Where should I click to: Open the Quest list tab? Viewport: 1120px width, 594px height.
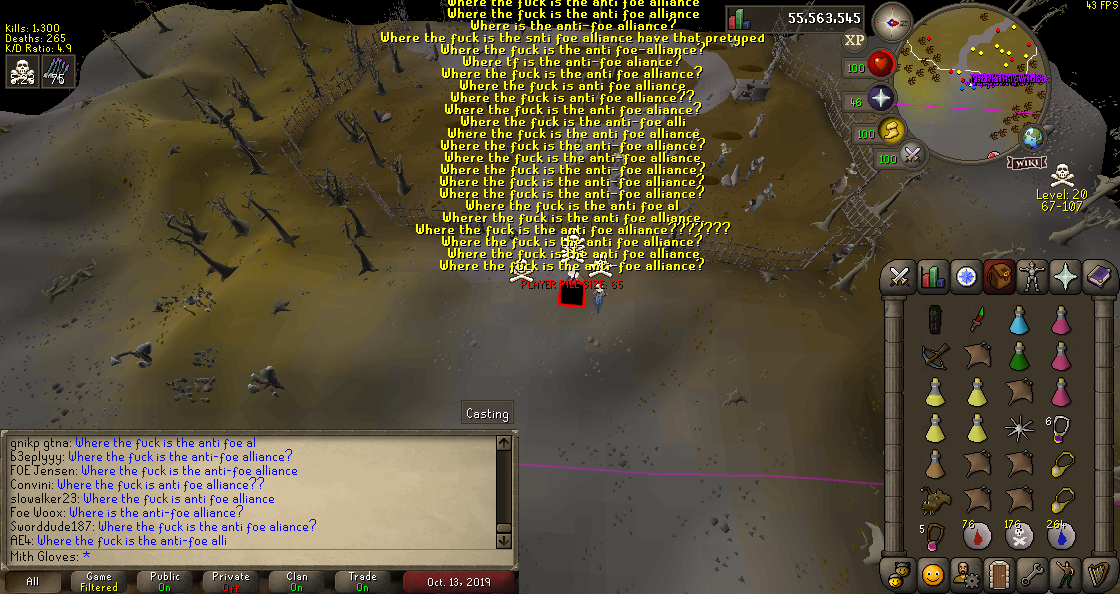click(966, 277)
